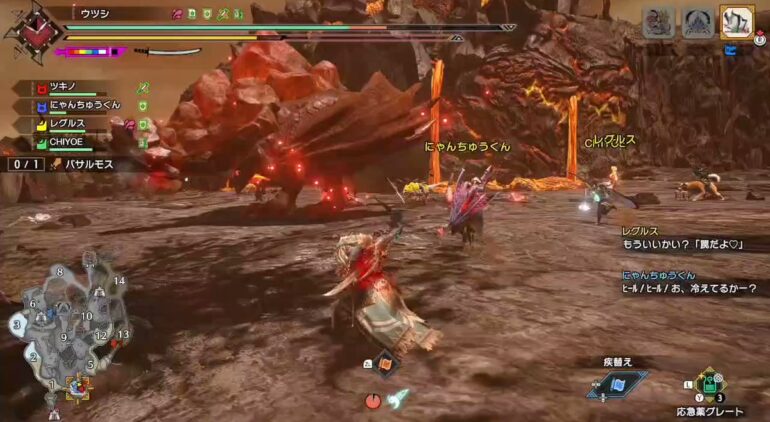Use the 応急薬グレート item slot

[708, 386]
